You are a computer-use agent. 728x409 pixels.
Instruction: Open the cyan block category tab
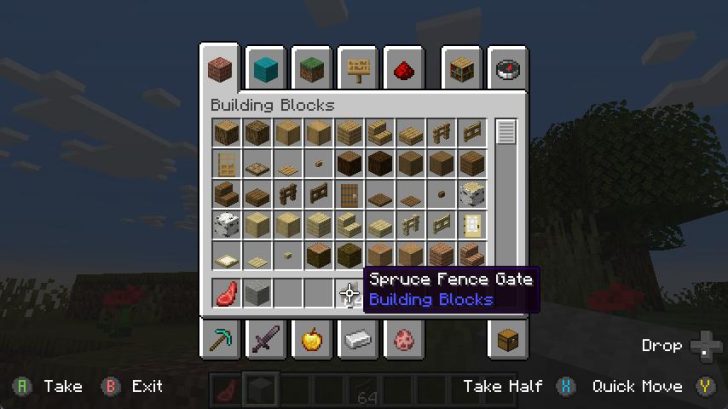coord(265,70)
